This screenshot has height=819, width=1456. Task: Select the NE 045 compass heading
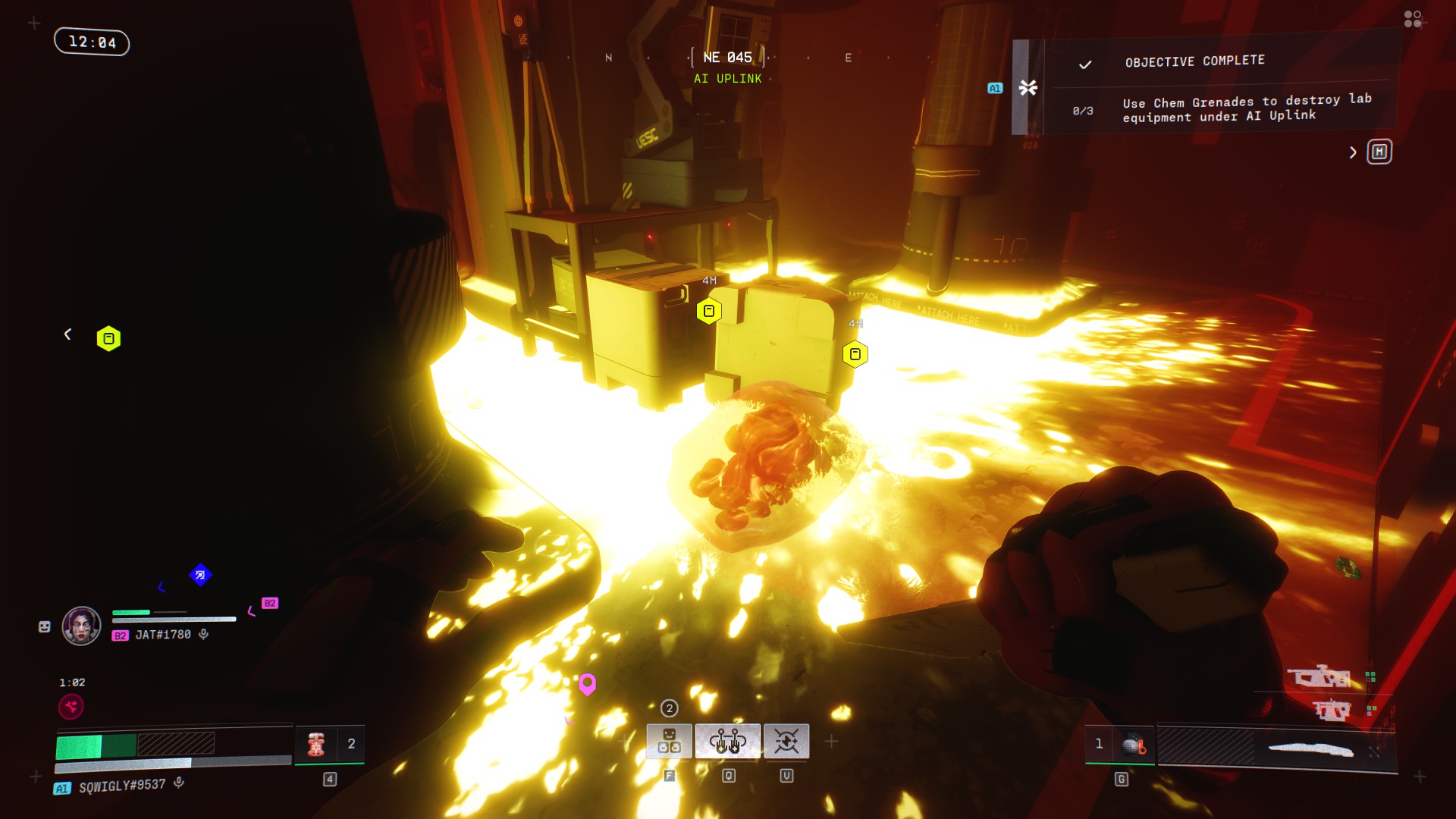pos(727,58)
